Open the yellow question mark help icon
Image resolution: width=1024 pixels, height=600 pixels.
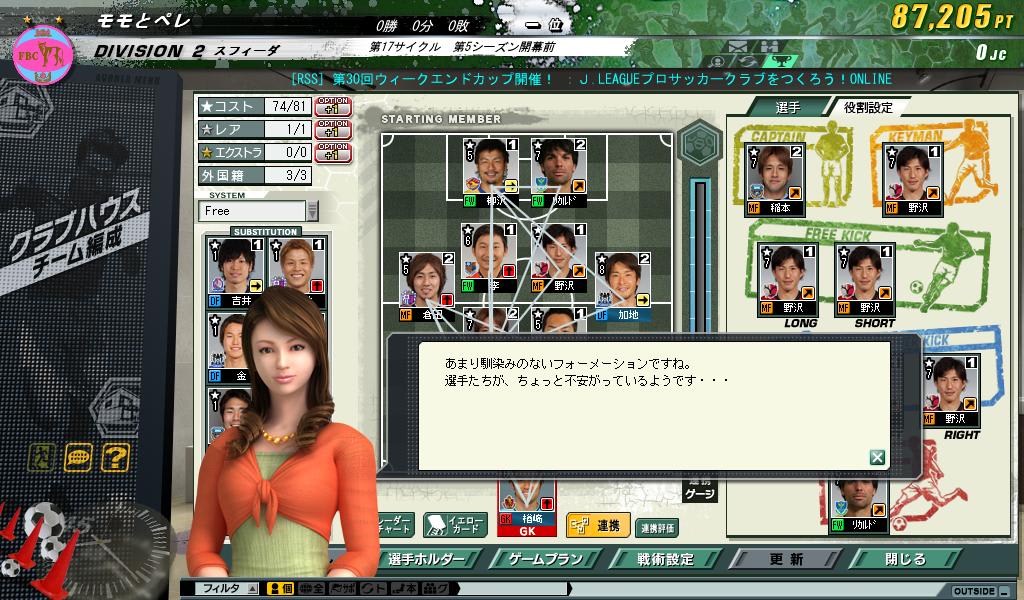[x=115, y=458]
